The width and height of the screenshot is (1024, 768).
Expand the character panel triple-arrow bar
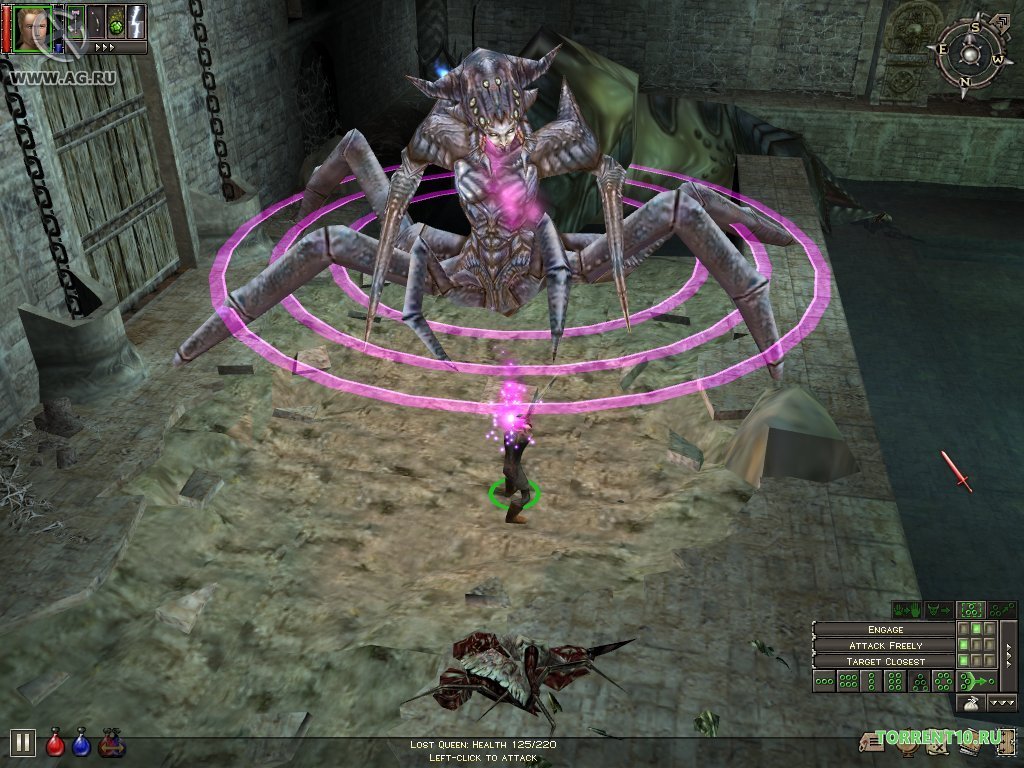[x=105, y=47]
